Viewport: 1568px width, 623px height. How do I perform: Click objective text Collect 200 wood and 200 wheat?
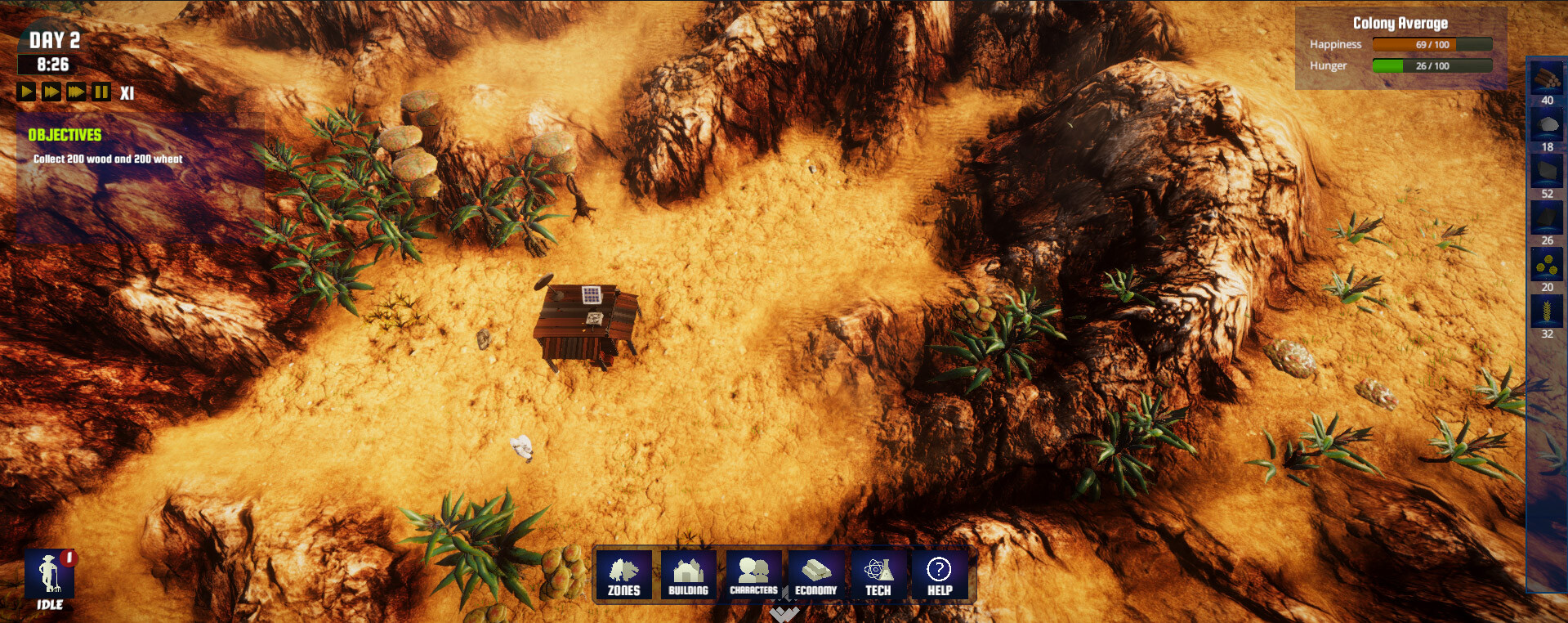point(107,160)
